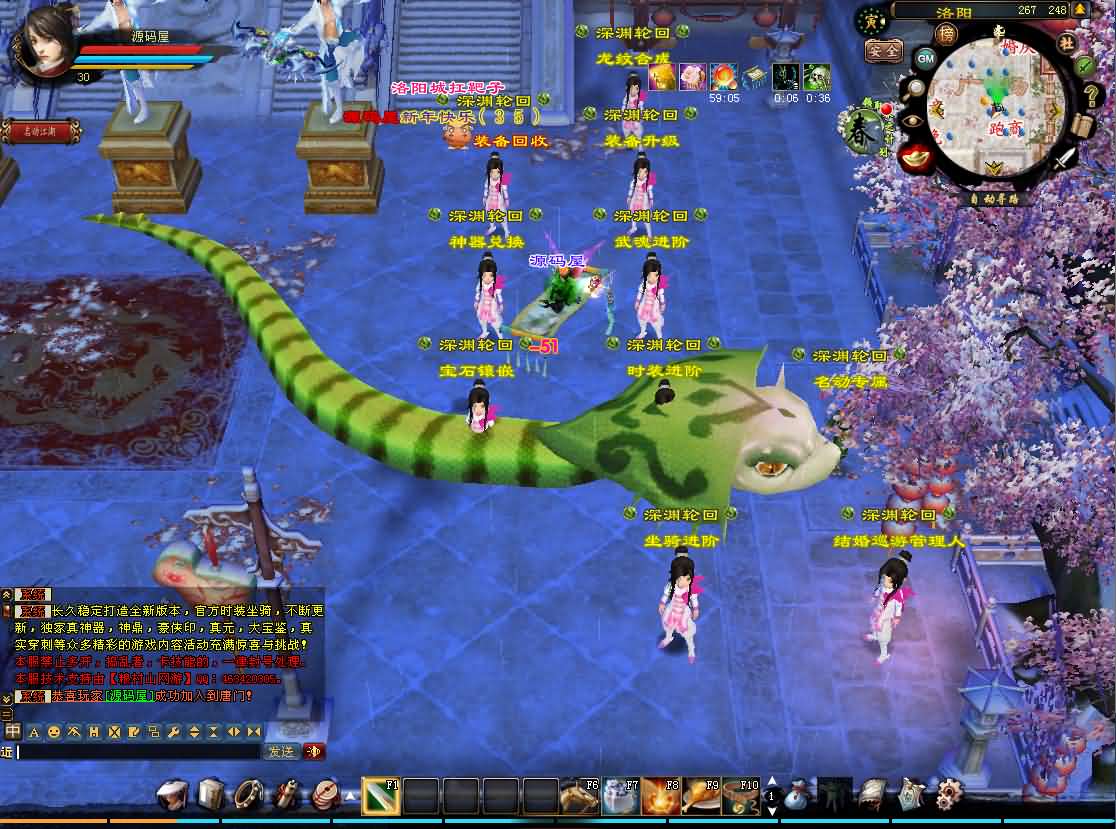Click the magnifying glass icon beside minimap
Viewport: 1116px width, 829px height.
[x=916, y=88]
